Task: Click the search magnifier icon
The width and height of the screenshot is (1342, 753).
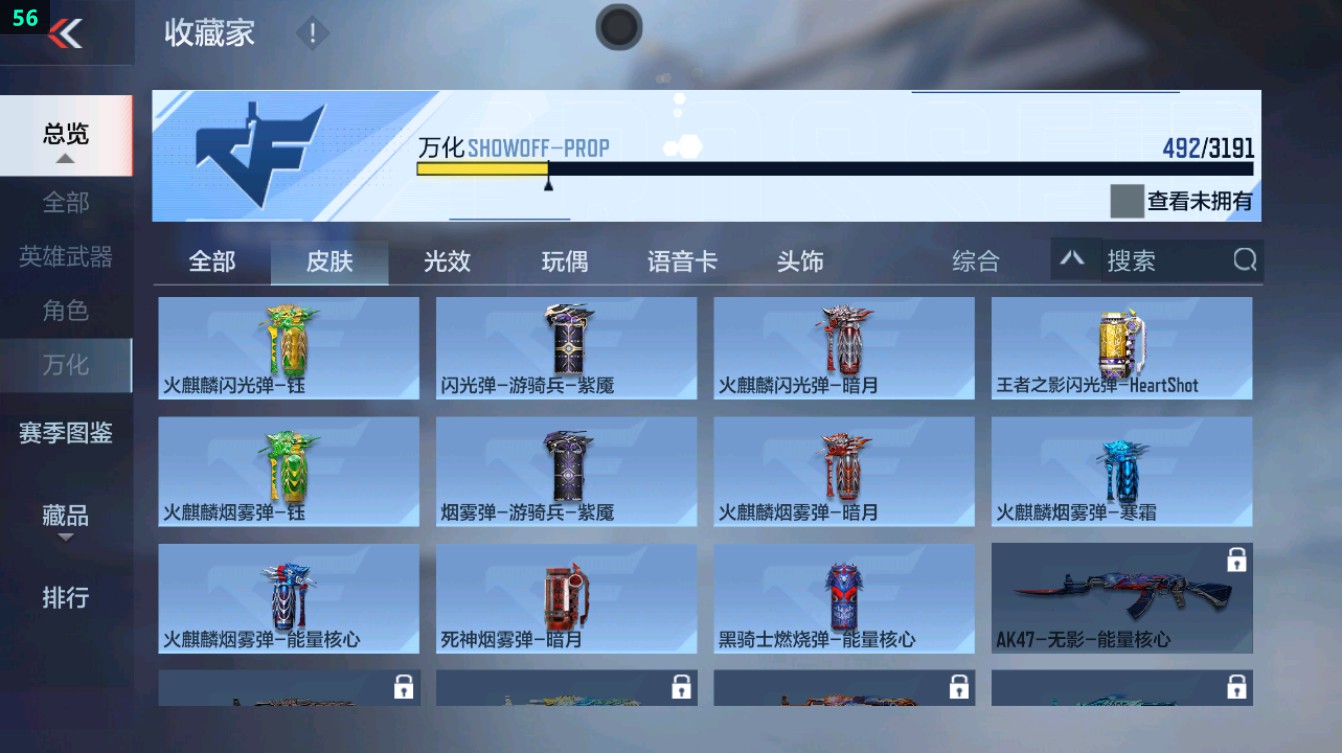Action: point(1244,261)
